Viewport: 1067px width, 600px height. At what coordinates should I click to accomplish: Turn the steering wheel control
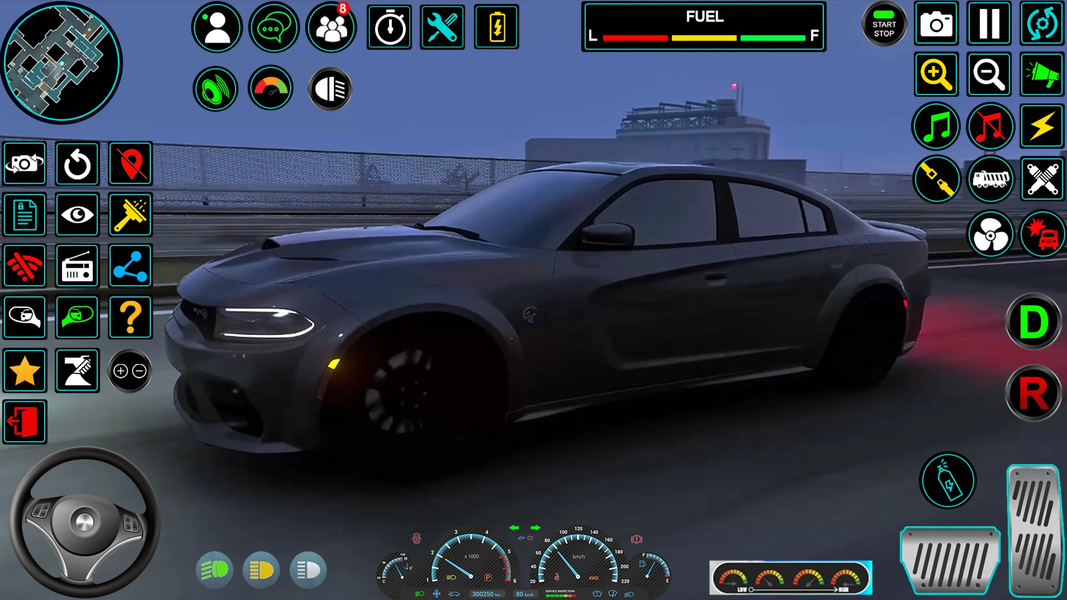[x=85, y=521]
